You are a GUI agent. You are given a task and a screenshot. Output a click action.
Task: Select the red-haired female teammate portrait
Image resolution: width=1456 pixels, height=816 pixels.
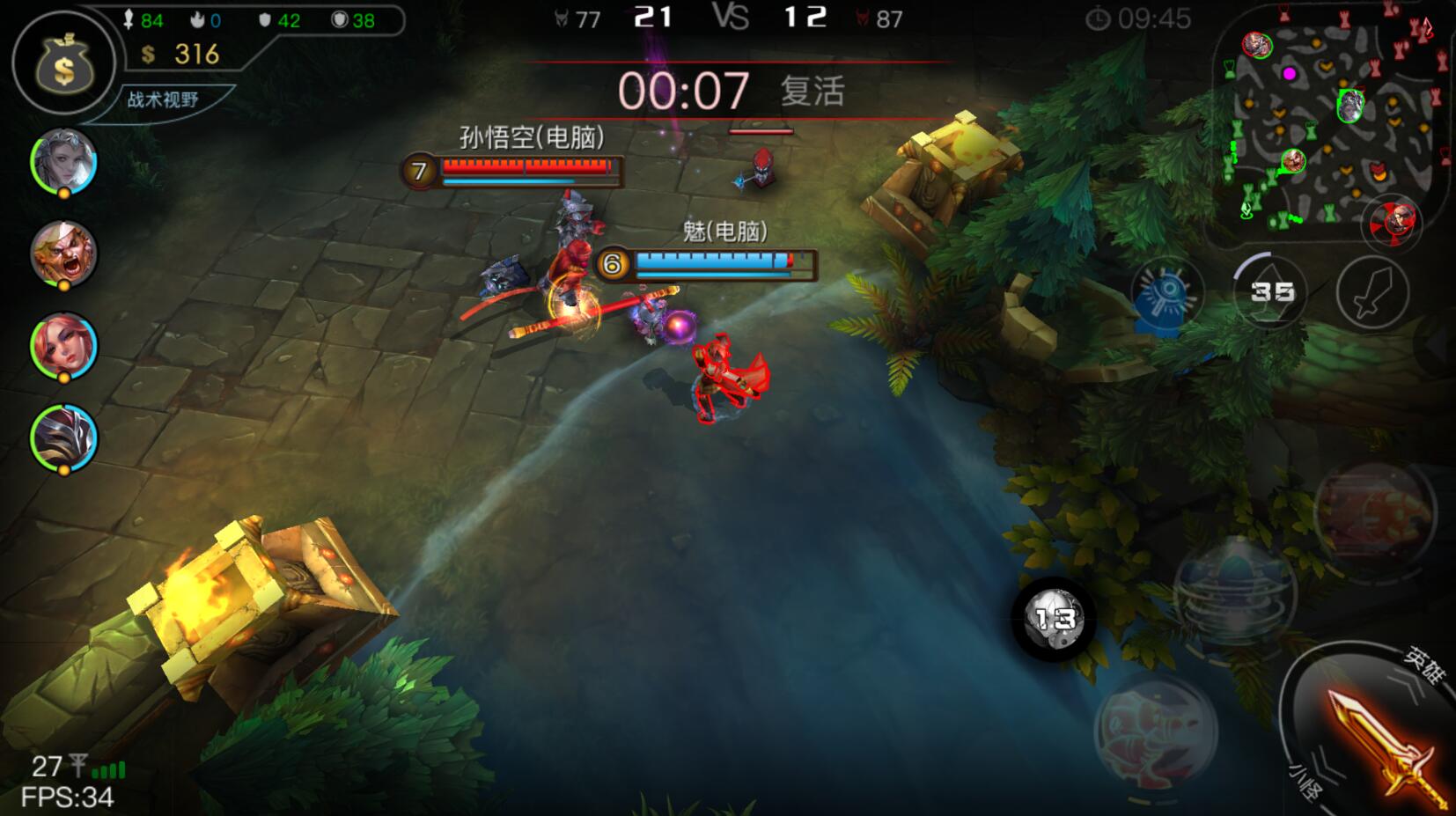pyautogui.click(x=63, y=345)
